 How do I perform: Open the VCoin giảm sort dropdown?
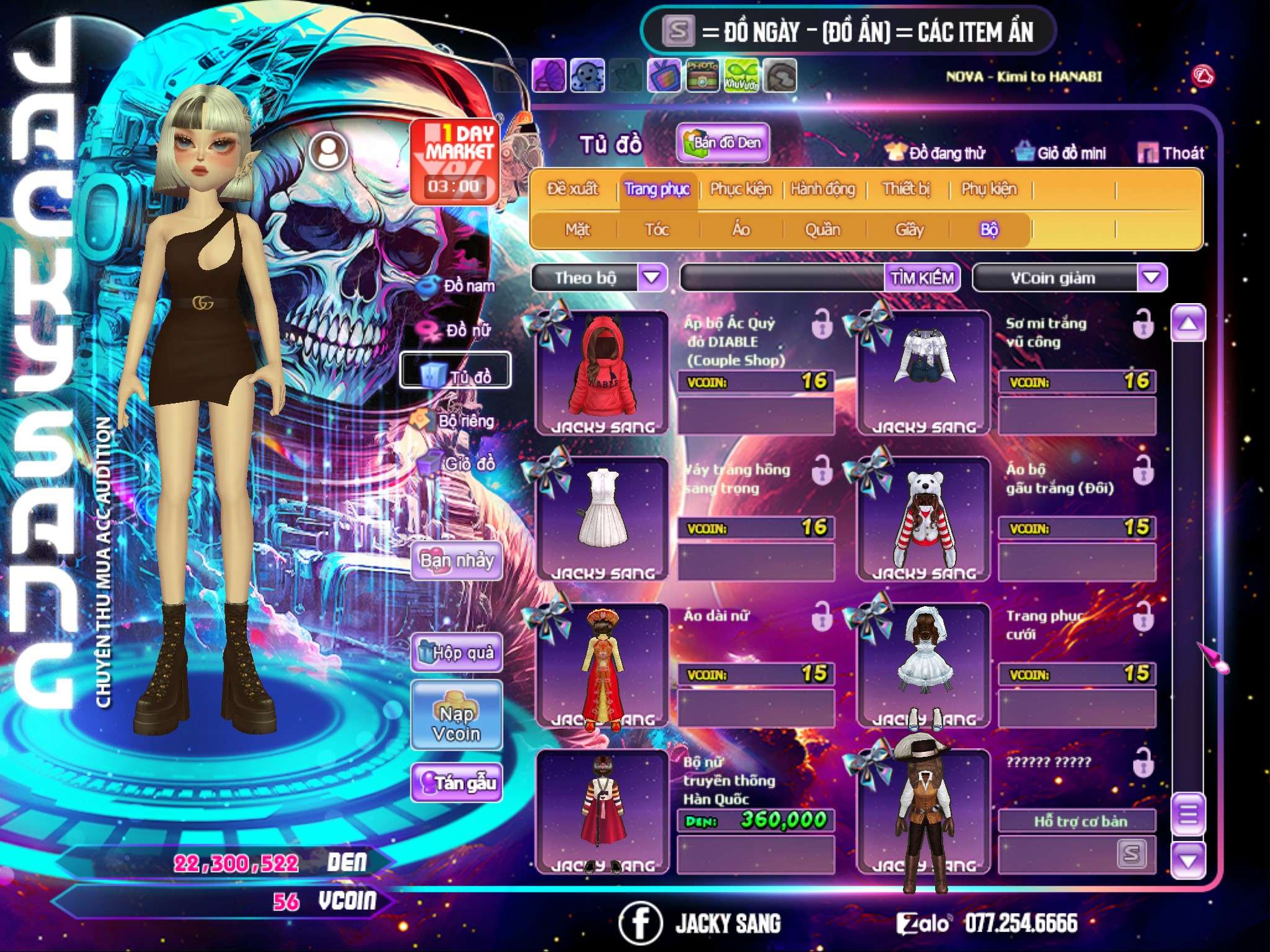(1151, 278)
